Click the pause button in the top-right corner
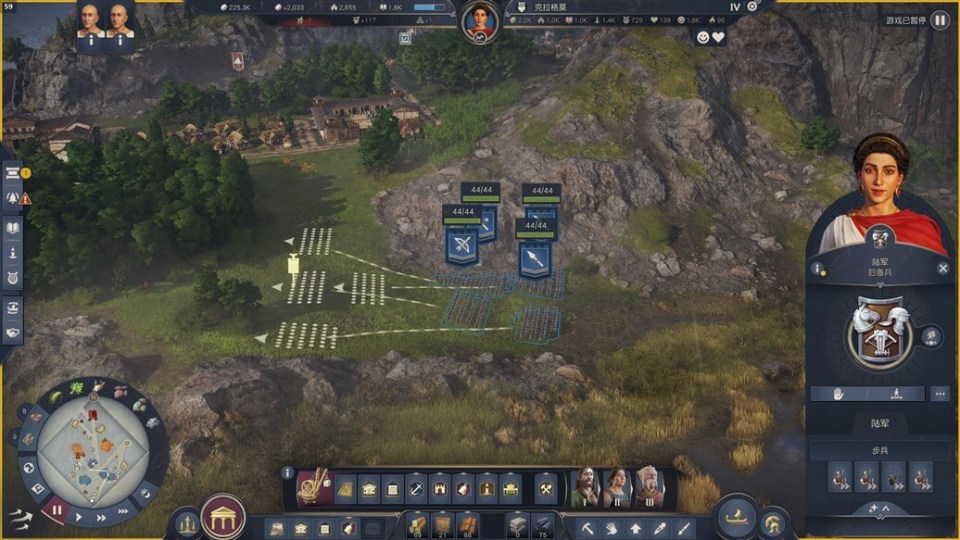Viewport: 960px width, 540px height. [940, 20]
